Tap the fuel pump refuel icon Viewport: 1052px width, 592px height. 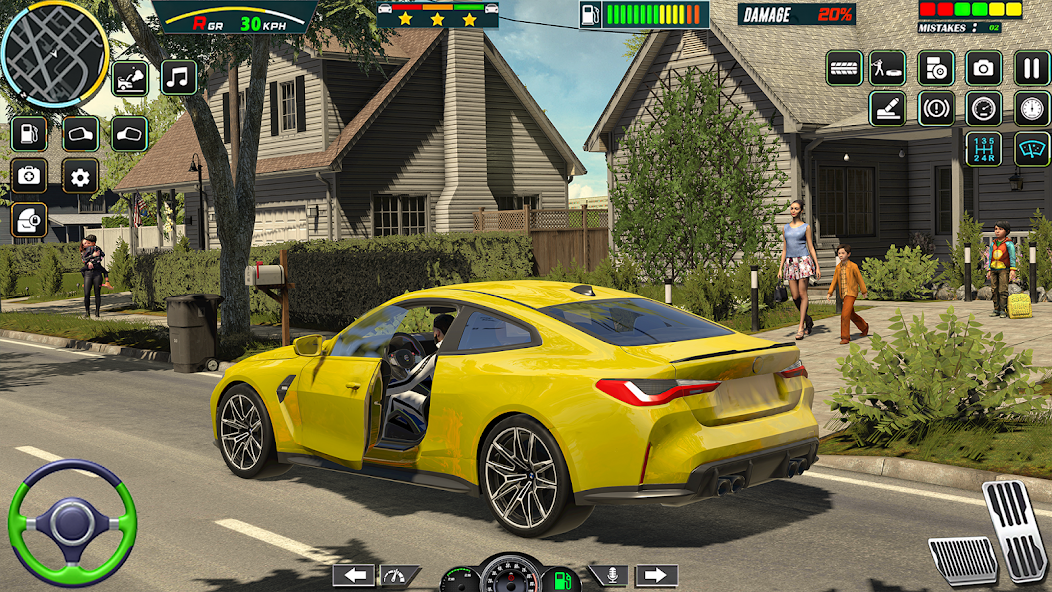[x=29, y=134]
